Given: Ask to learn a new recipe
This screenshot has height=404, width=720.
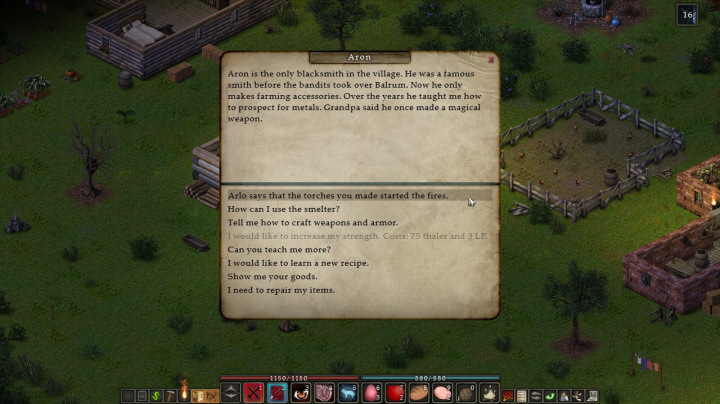Looking at the screenshot, I should [x=298, y=263].
